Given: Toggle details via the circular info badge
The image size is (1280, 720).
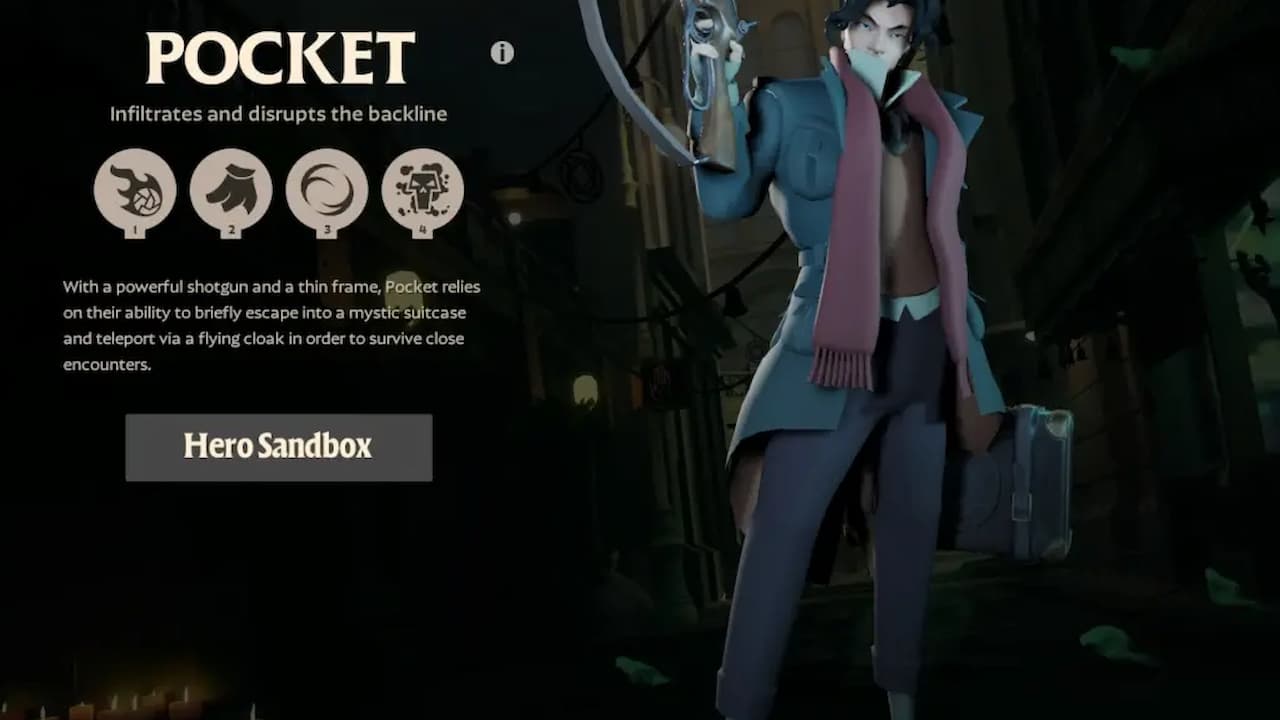Looking at the screenshot, I should [x=500, y=53].
